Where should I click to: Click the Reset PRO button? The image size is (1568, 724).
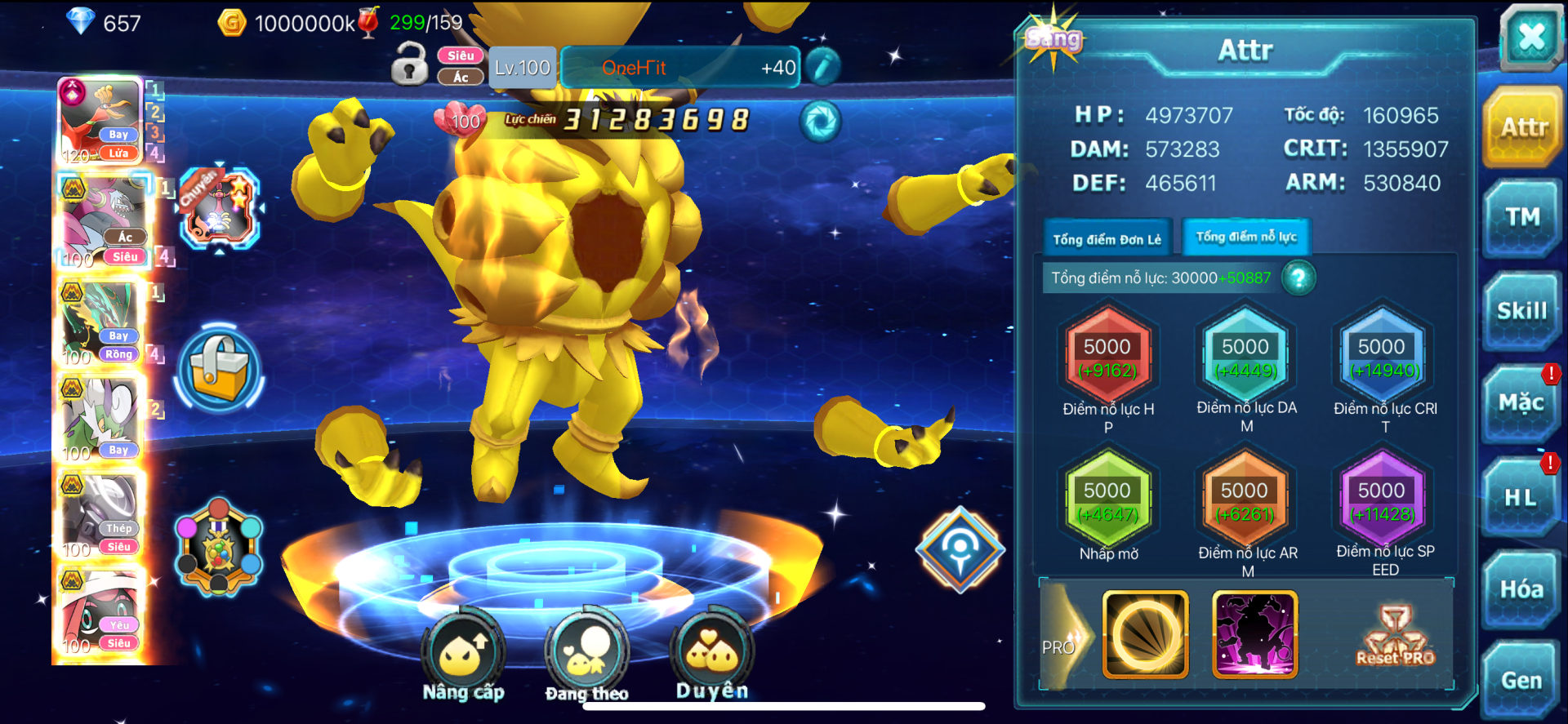click(x=1395, y=636)
